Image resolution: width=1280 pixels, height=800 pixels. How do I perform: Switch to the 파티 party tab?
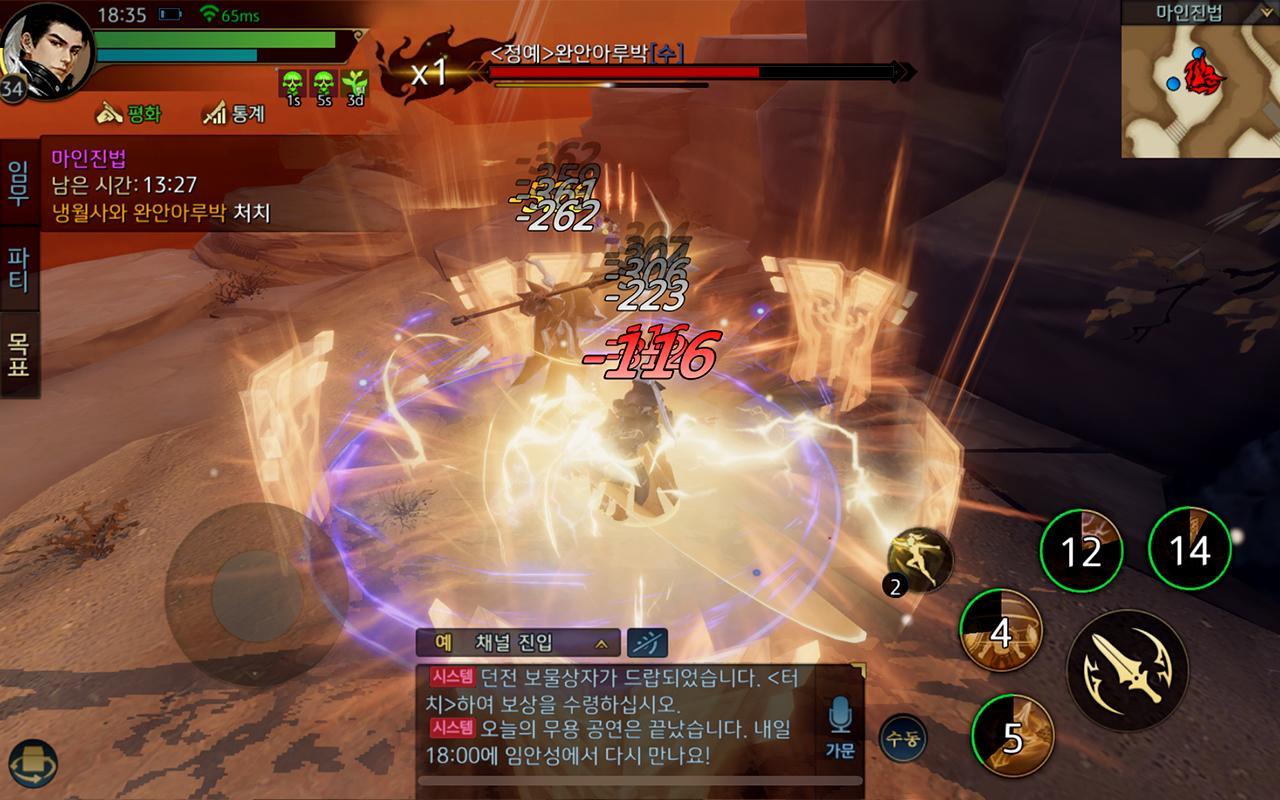[x=17, y=265]
